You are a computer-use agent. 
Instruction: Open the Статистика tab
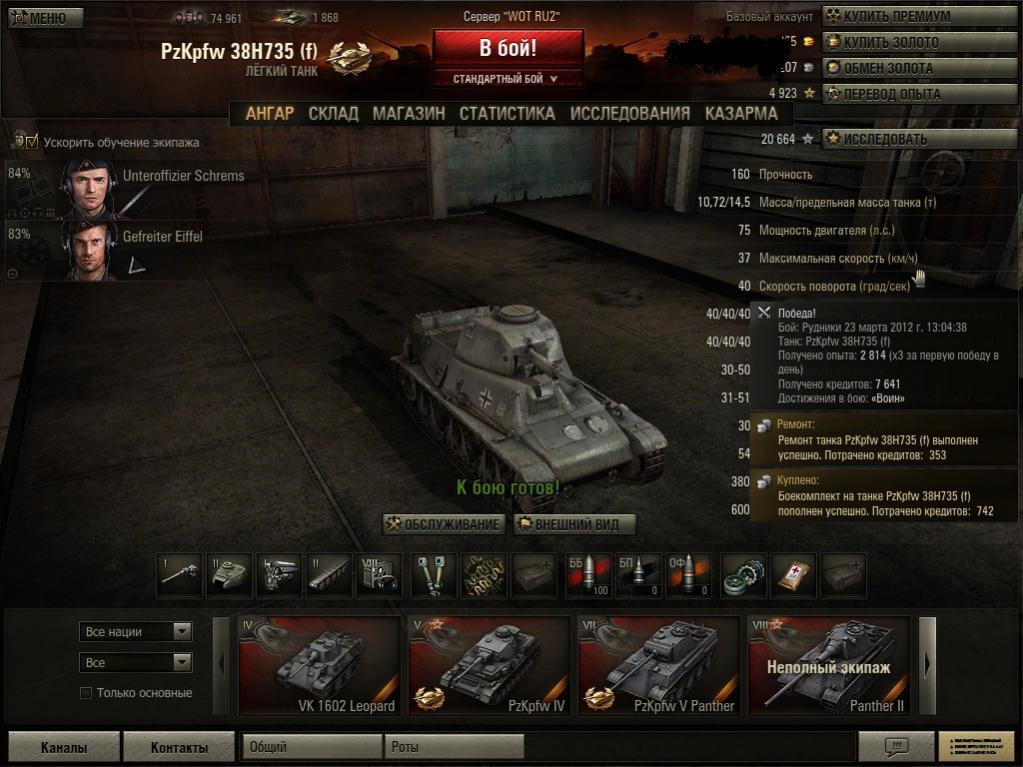[507, 113]
